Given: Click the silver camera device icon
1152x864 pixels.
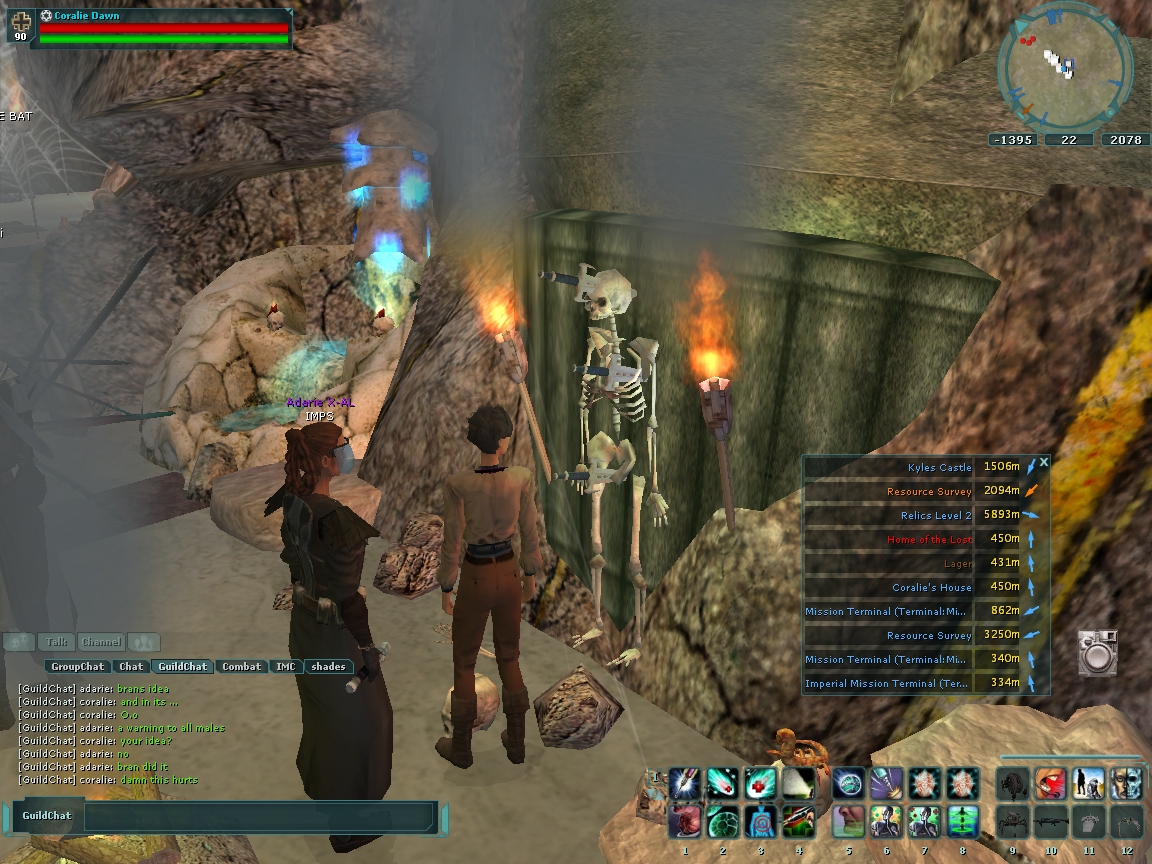Looking at the screenshot, I should tap(1097, 652).
